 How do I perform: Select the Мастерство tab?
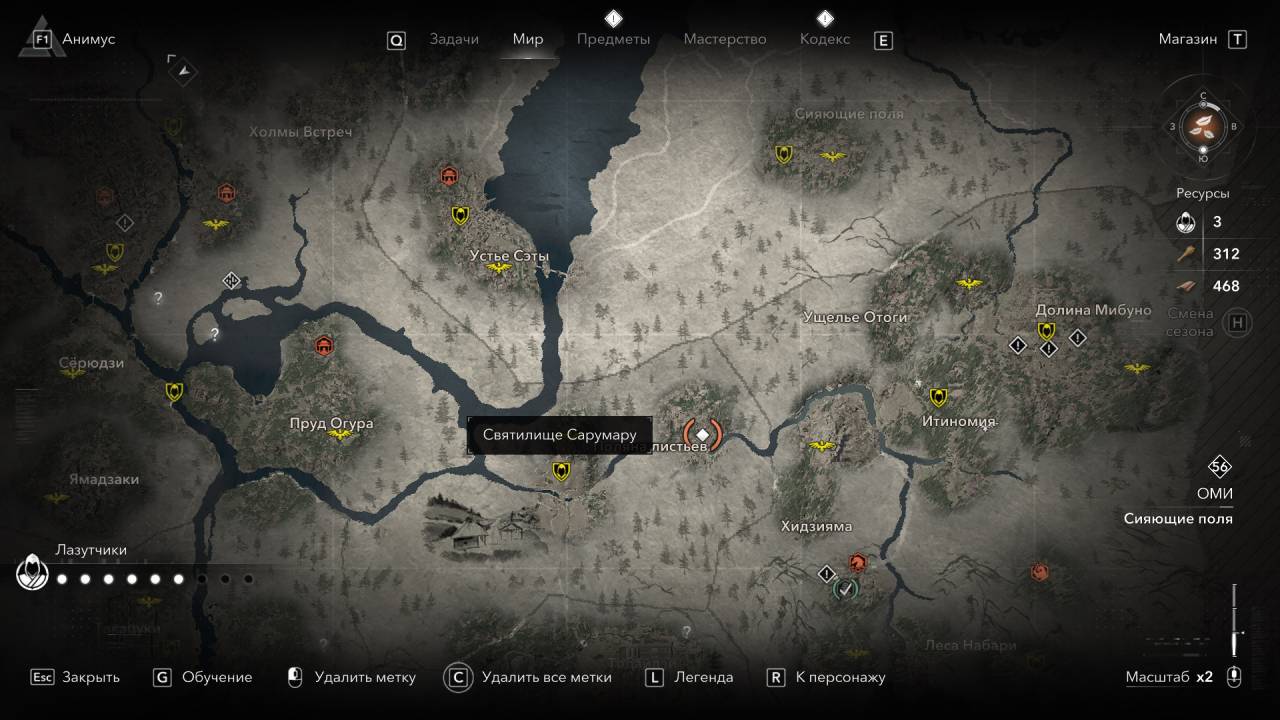tap(725, 39)
